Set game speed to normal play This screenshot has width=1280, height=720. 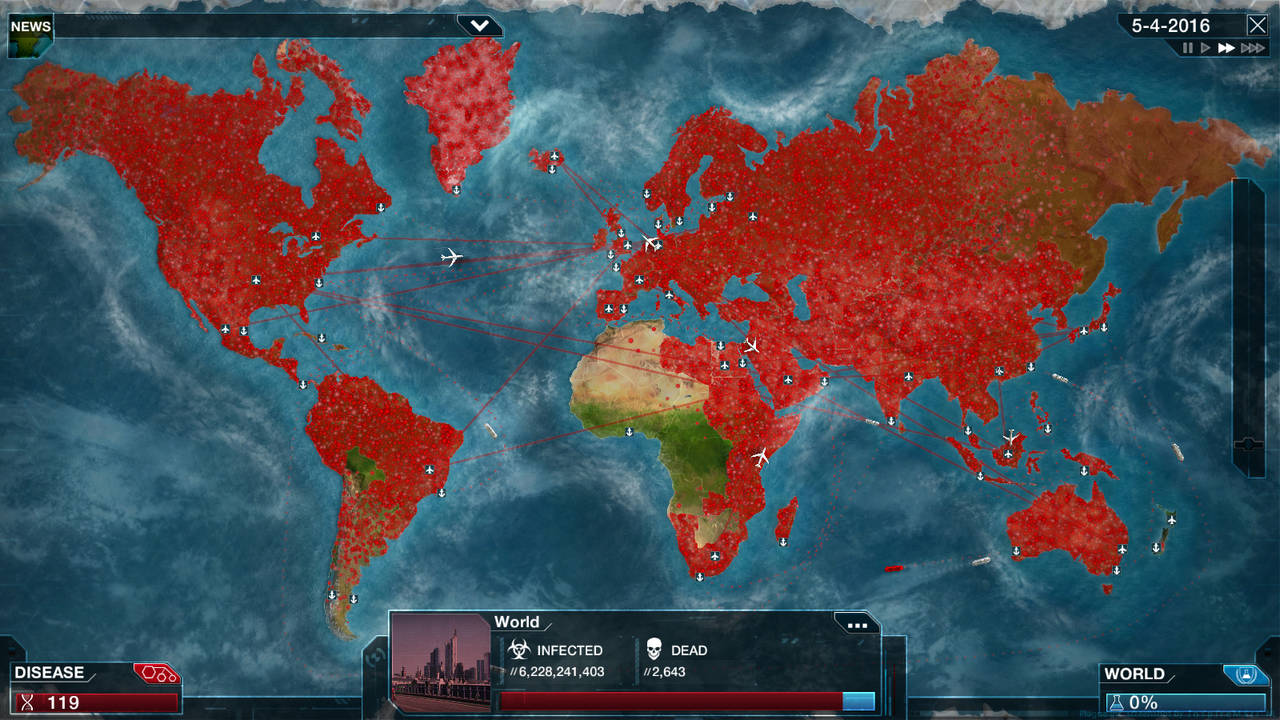pos(1205,48)
